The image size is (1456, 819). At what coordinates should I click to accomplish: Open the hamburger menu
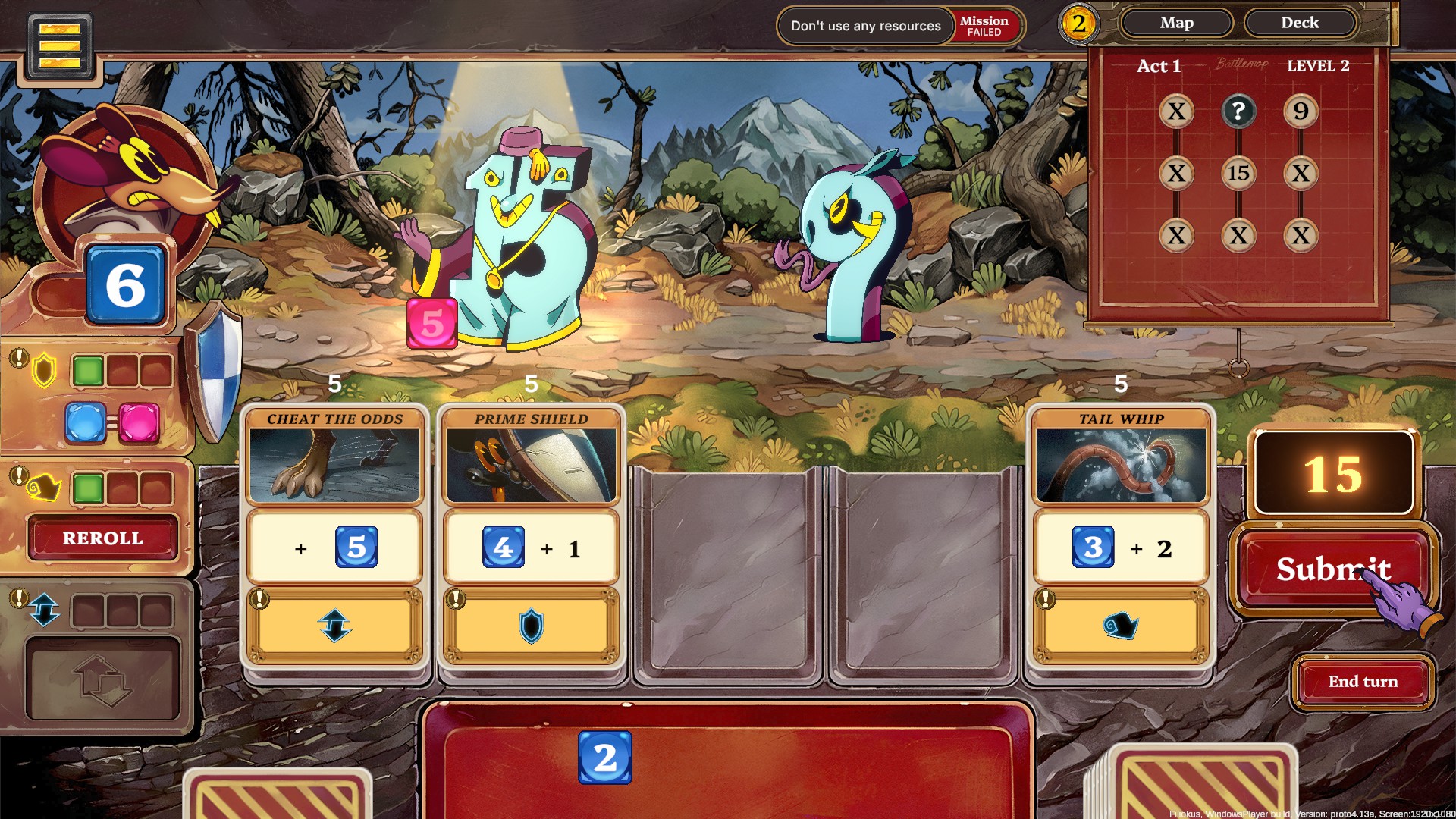60,45
